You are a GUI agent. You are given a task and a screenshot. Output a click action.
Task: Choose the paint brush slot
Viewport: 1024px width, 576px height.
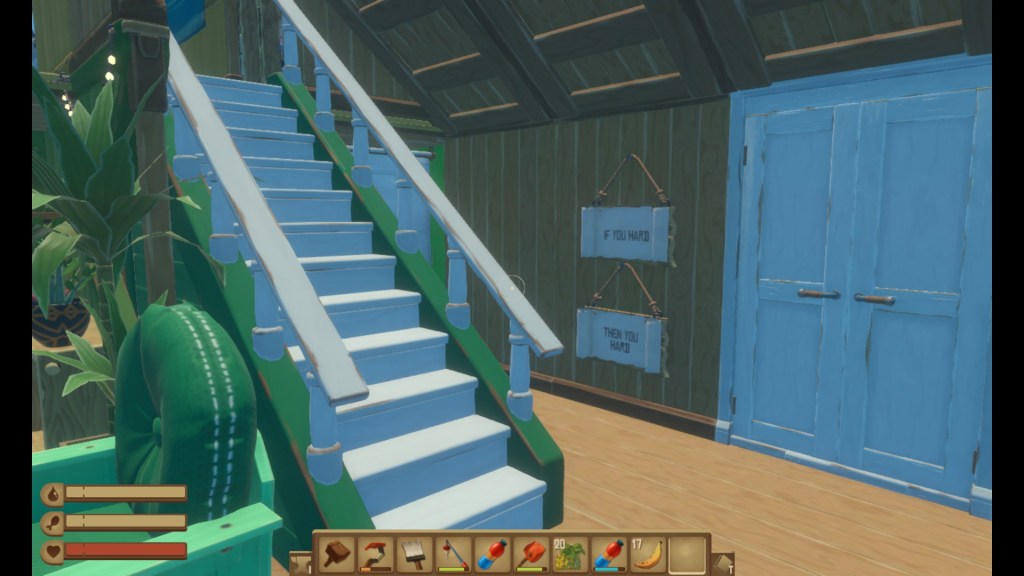pos(414,553)
